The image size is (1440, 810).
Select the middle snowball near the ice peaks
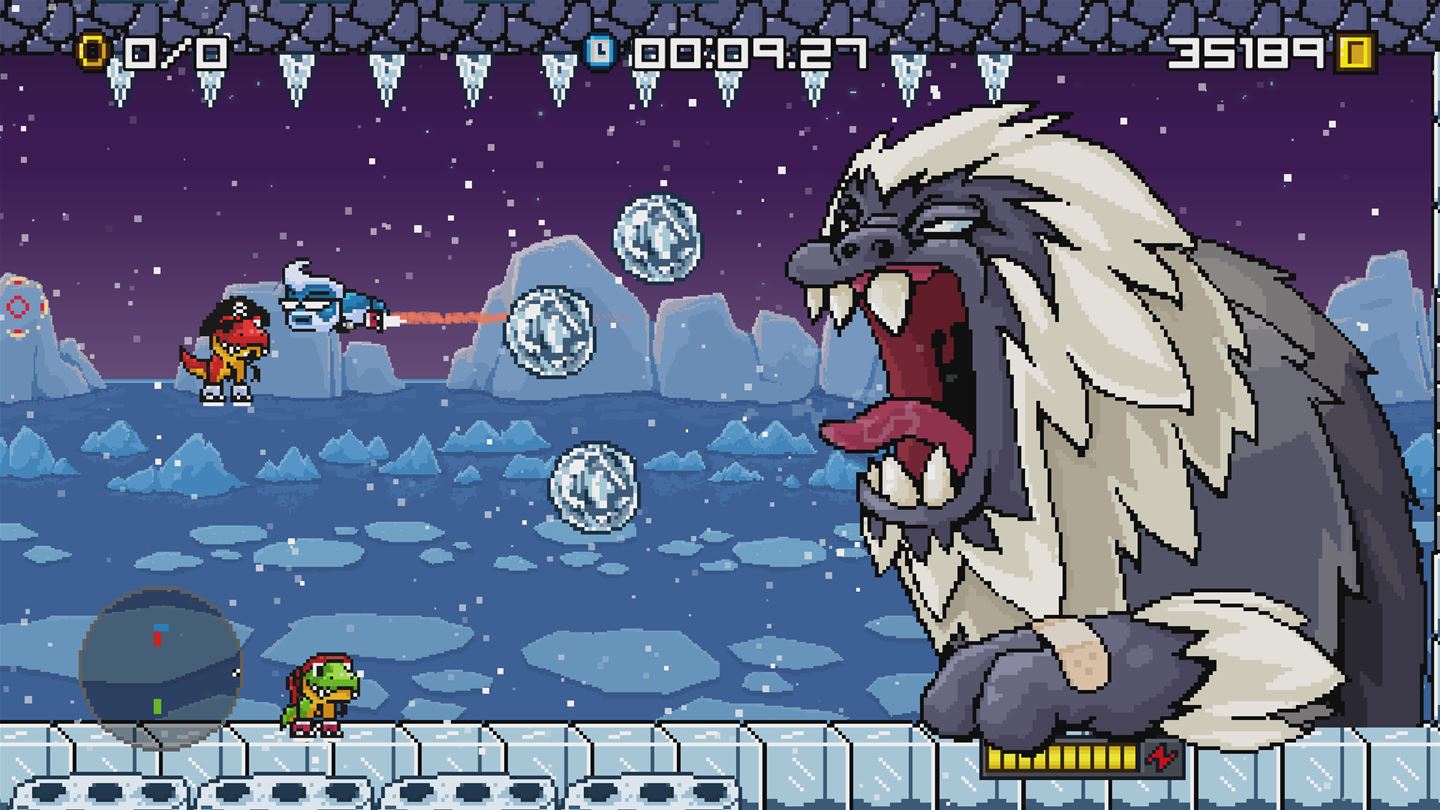pos(550,330)
